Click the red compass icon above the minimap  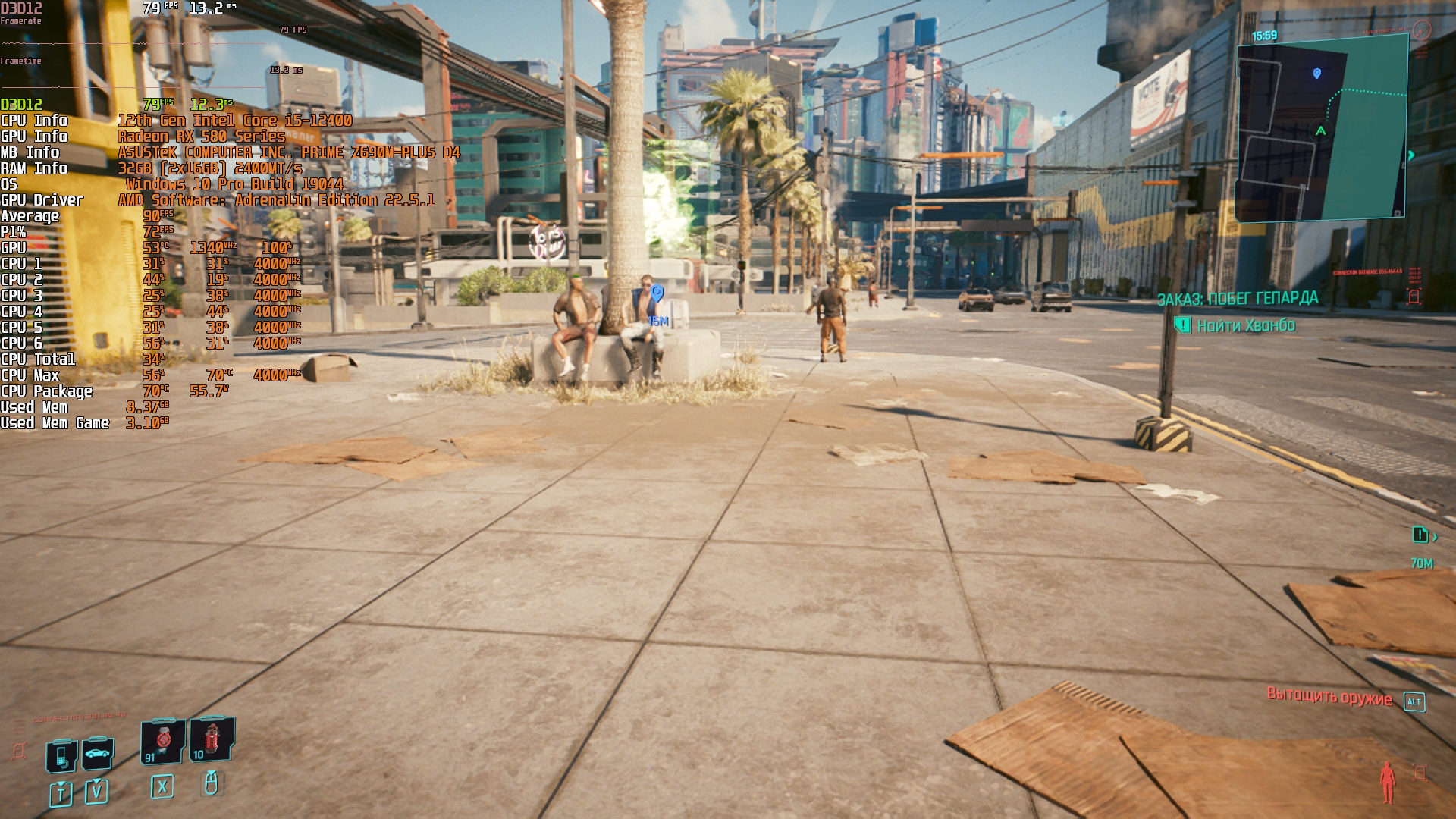pyautogui.click(x=1422, y=30)
